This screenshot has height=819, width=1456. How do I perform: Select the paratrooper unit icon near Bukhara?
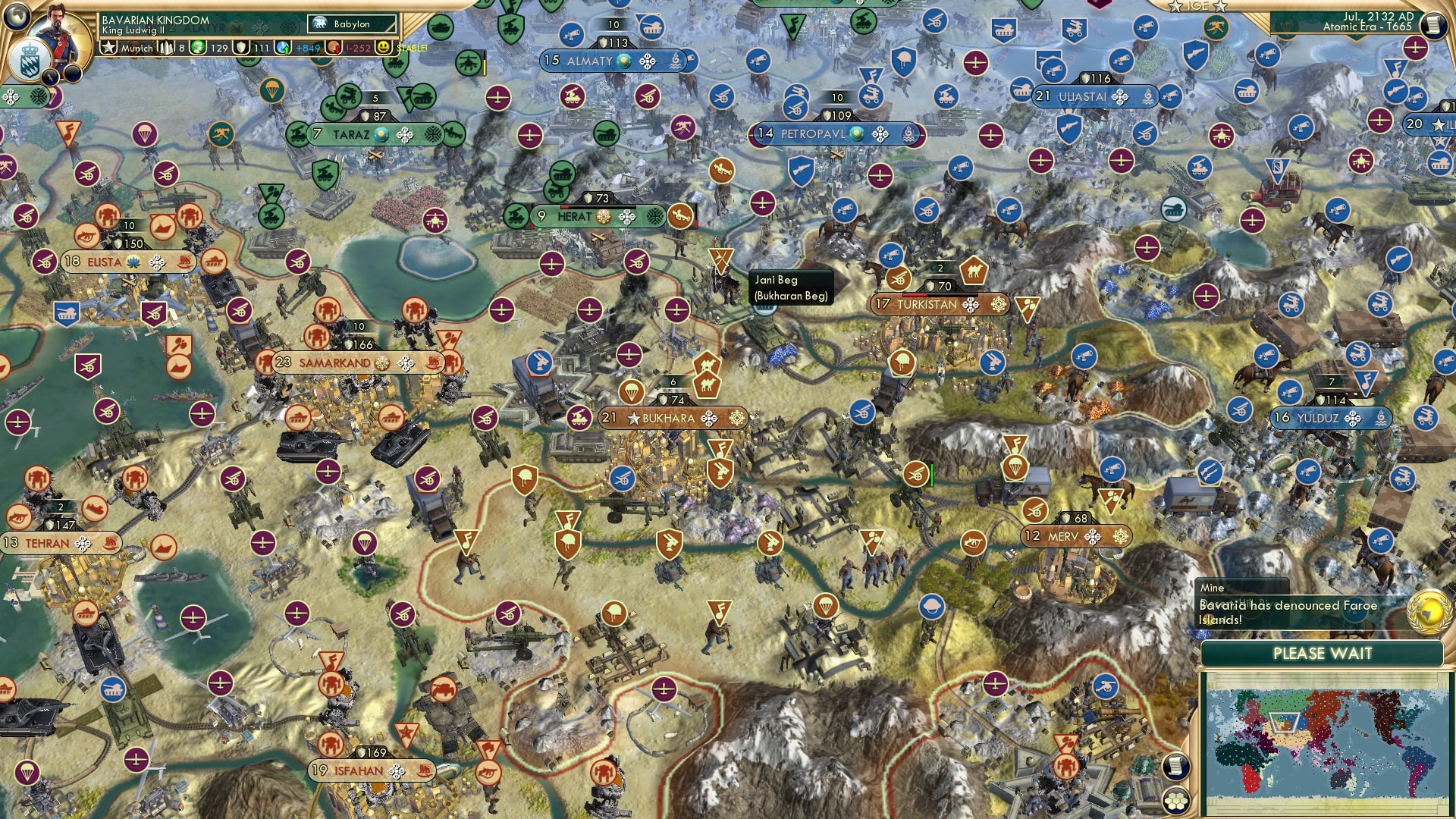click(x=632, y=393)
